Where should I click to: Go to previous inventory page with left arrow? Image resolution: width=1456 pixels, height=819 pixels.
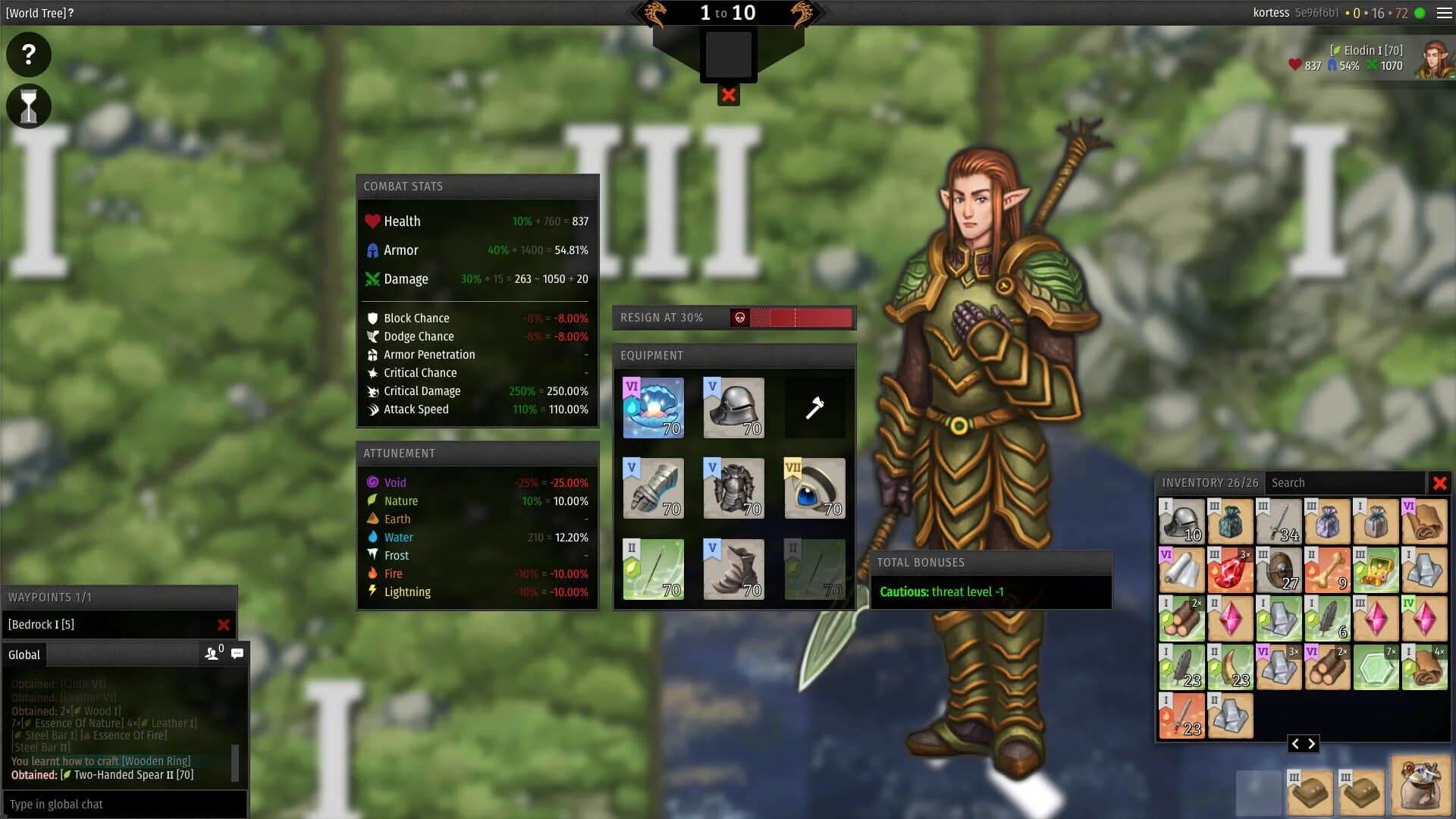coord(1296,744)
